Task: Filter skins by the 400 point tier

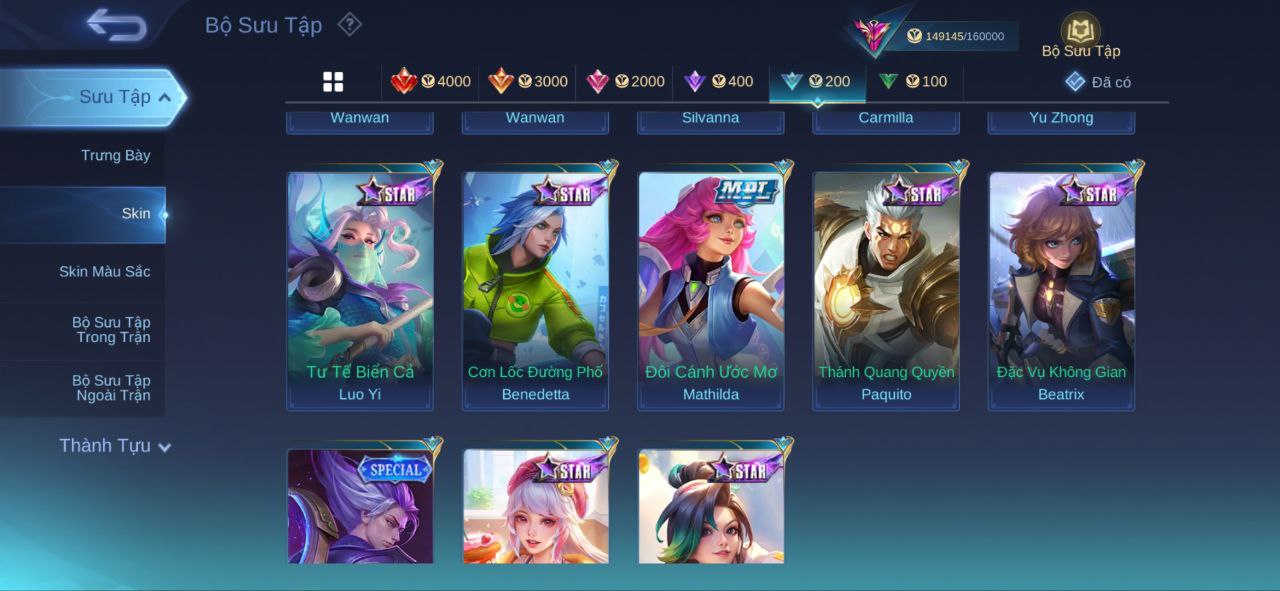Action: [x=719, y=82]
